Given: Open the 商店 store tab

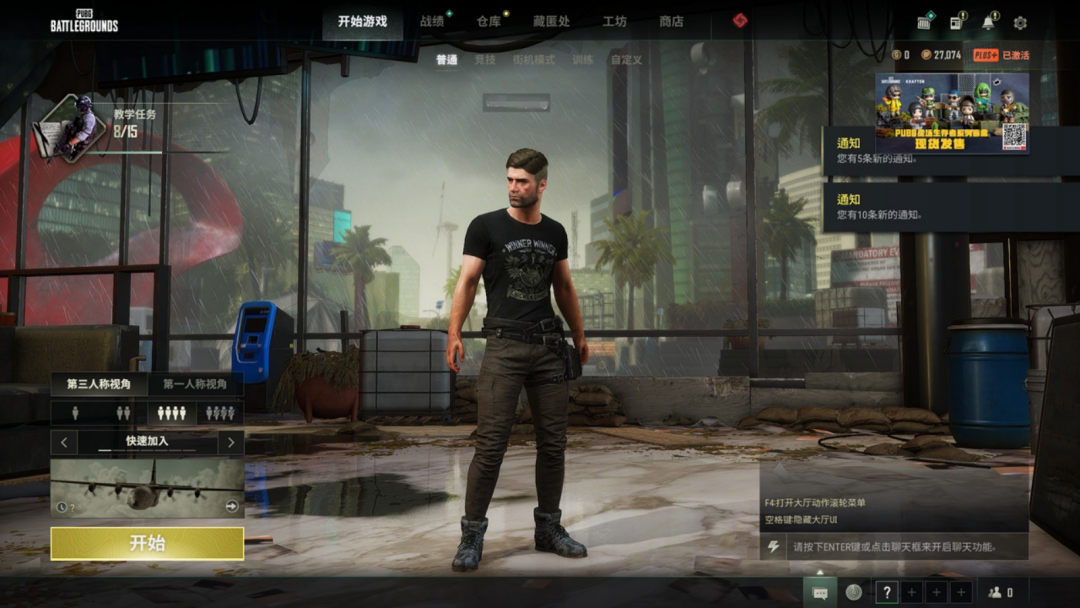Looking at the screenshot, I should coord(671,21).
